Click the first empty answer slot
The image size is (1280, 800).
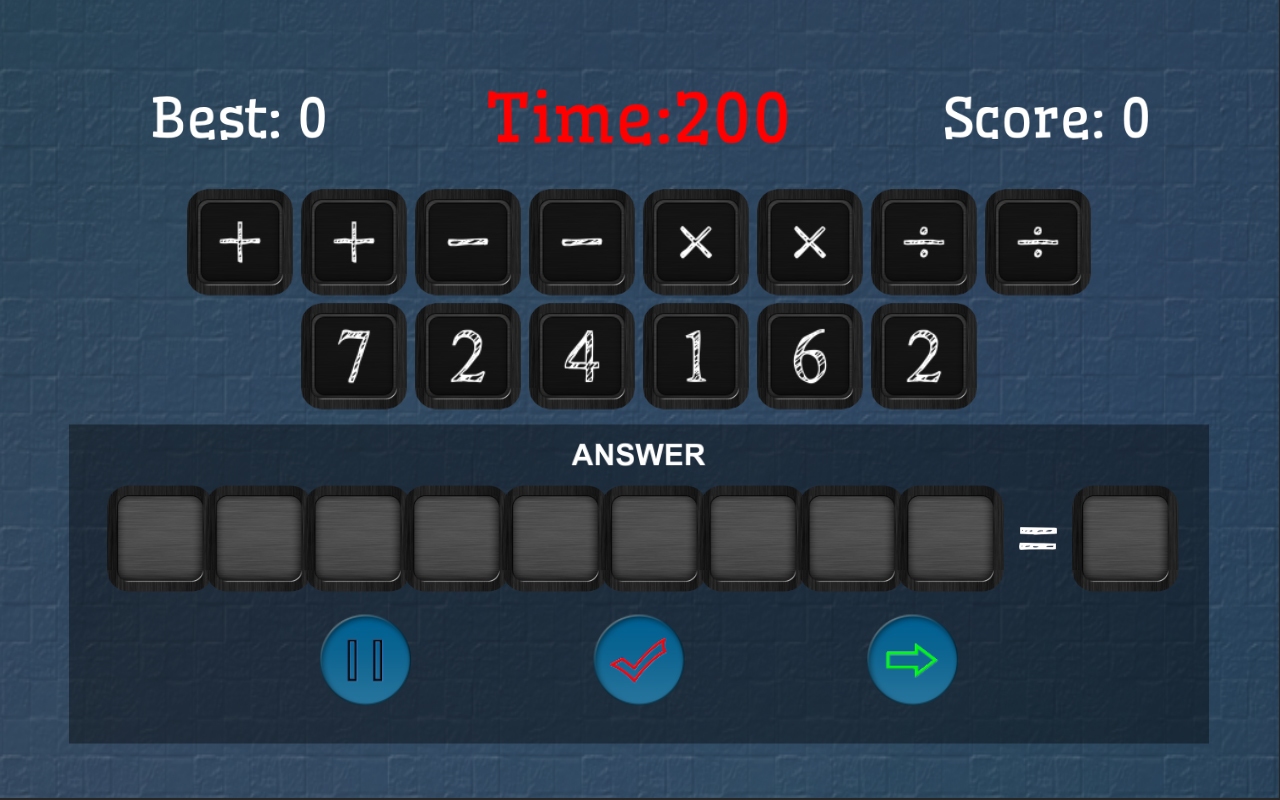159,535
